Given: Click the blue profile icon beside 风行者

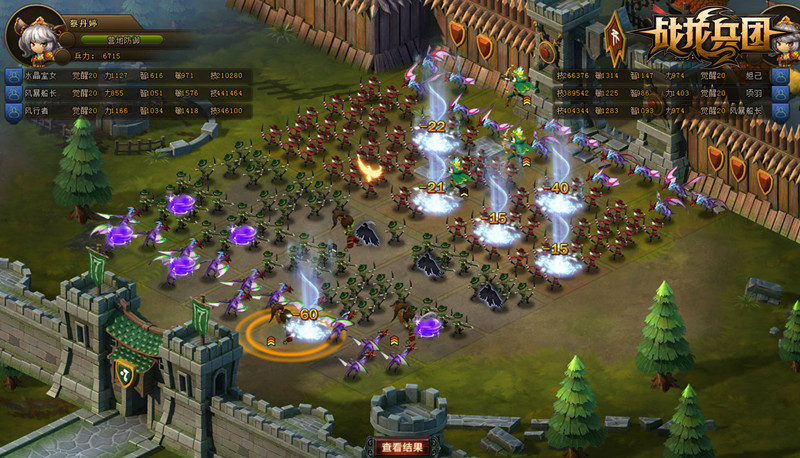Looking at the screenshot, I should tap(11, 111).
